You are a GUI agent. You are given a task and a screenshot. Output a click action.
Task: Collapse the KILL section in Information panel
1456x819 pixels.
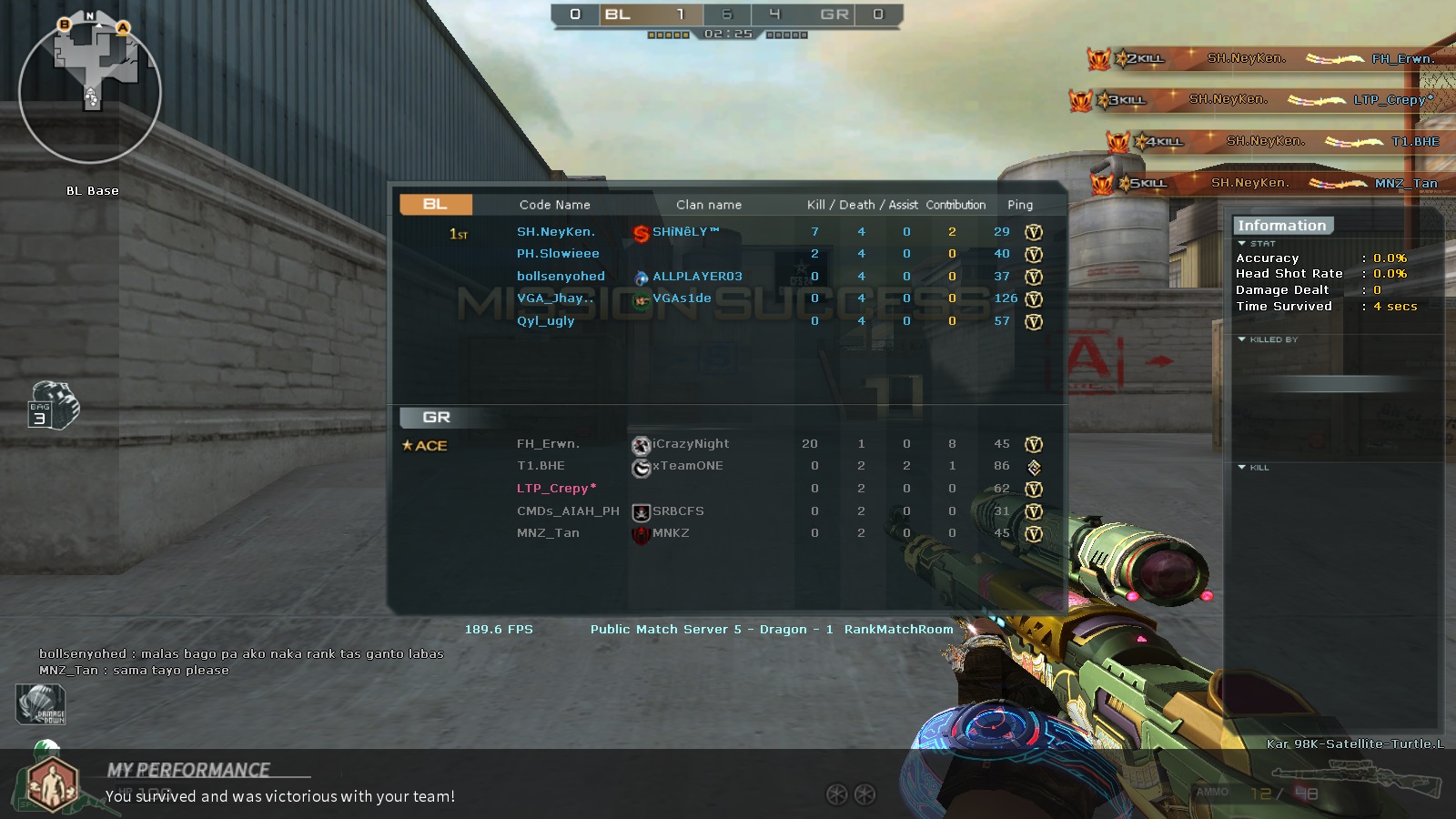(x=1240, y=467)
